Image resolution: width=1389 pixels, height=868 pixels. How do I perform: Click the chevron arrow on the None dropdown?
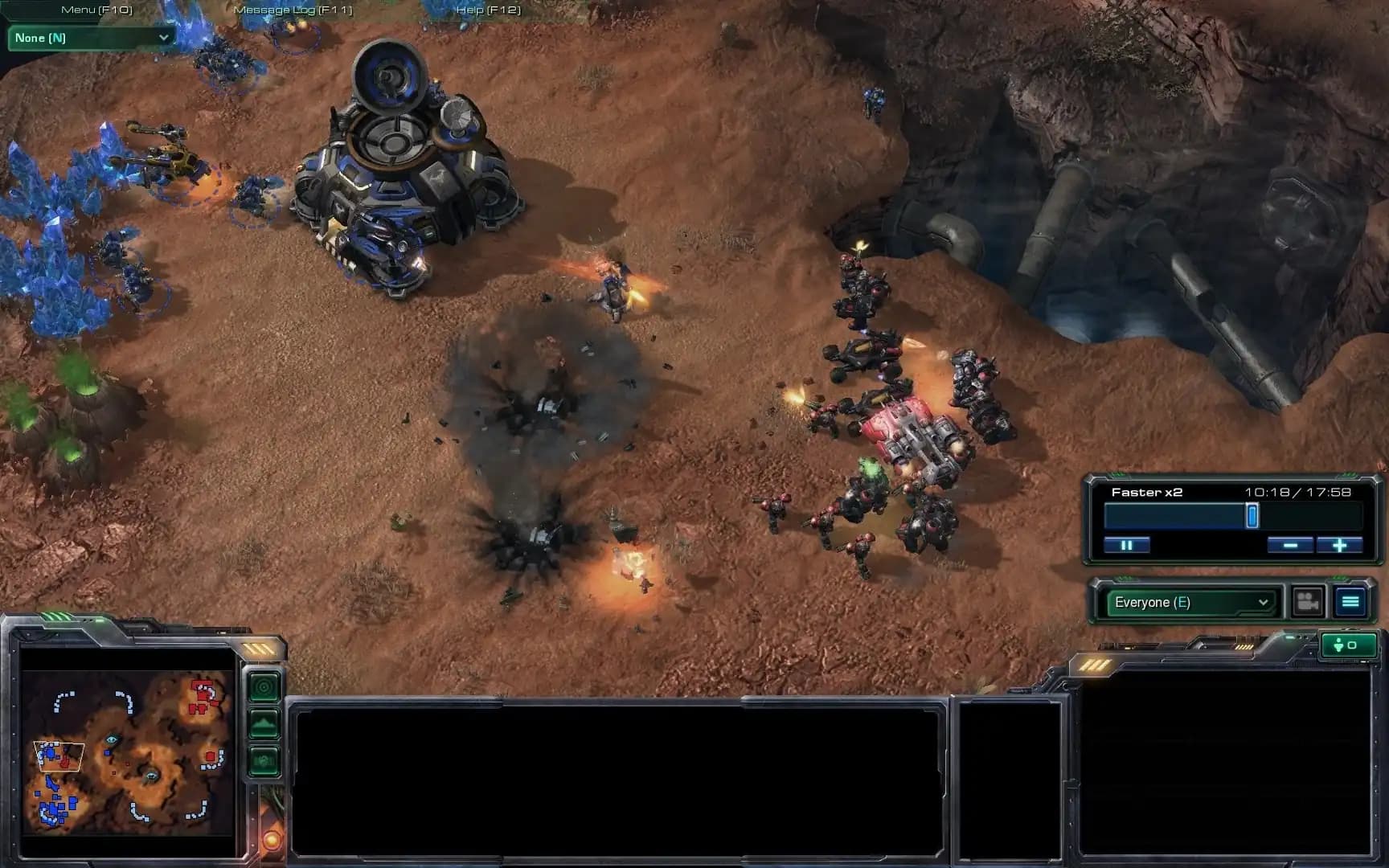[x=165, y=37]
